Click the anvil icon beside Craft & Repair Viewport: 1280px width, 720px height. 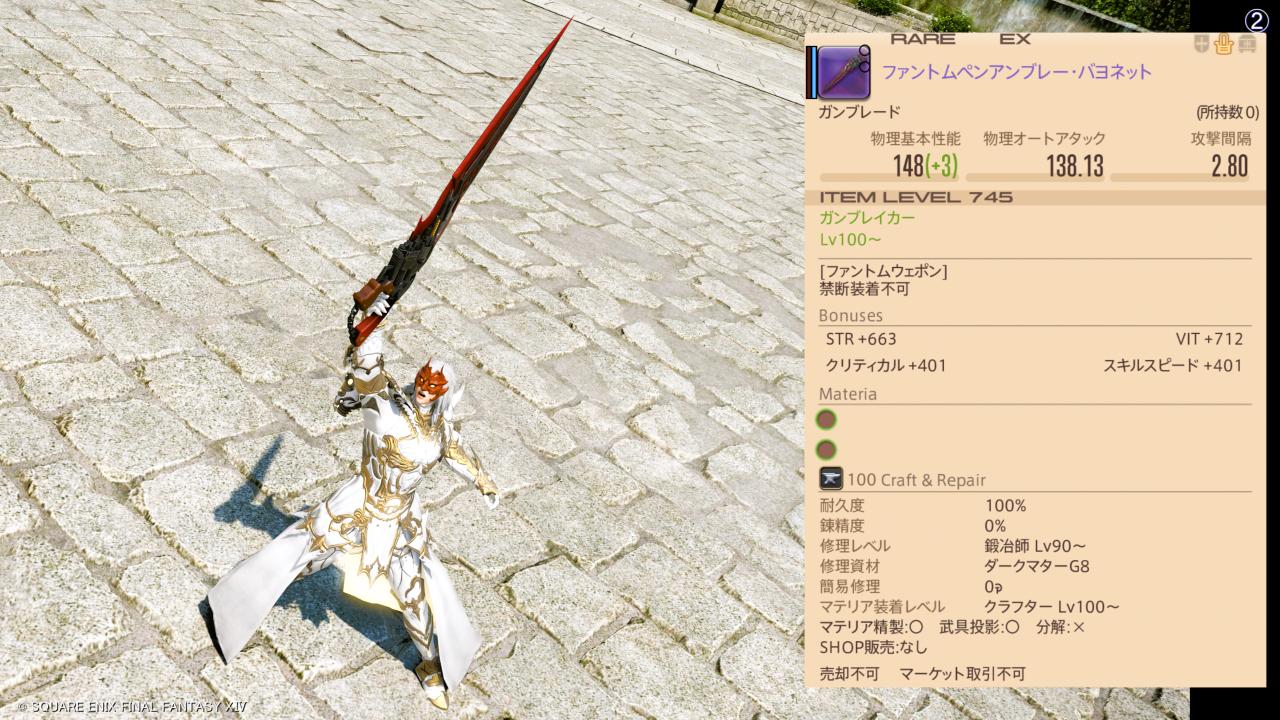click(x=831, y=479)
